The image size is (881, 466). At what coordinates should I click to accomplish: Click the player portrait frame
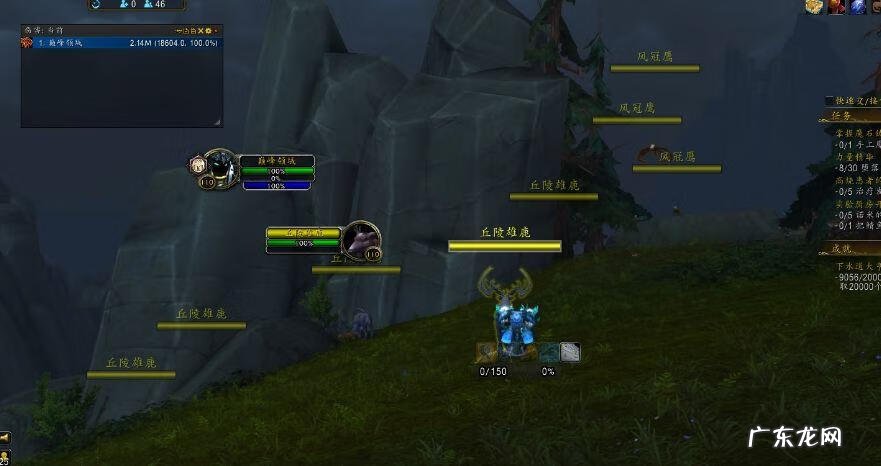pos(220,167)
